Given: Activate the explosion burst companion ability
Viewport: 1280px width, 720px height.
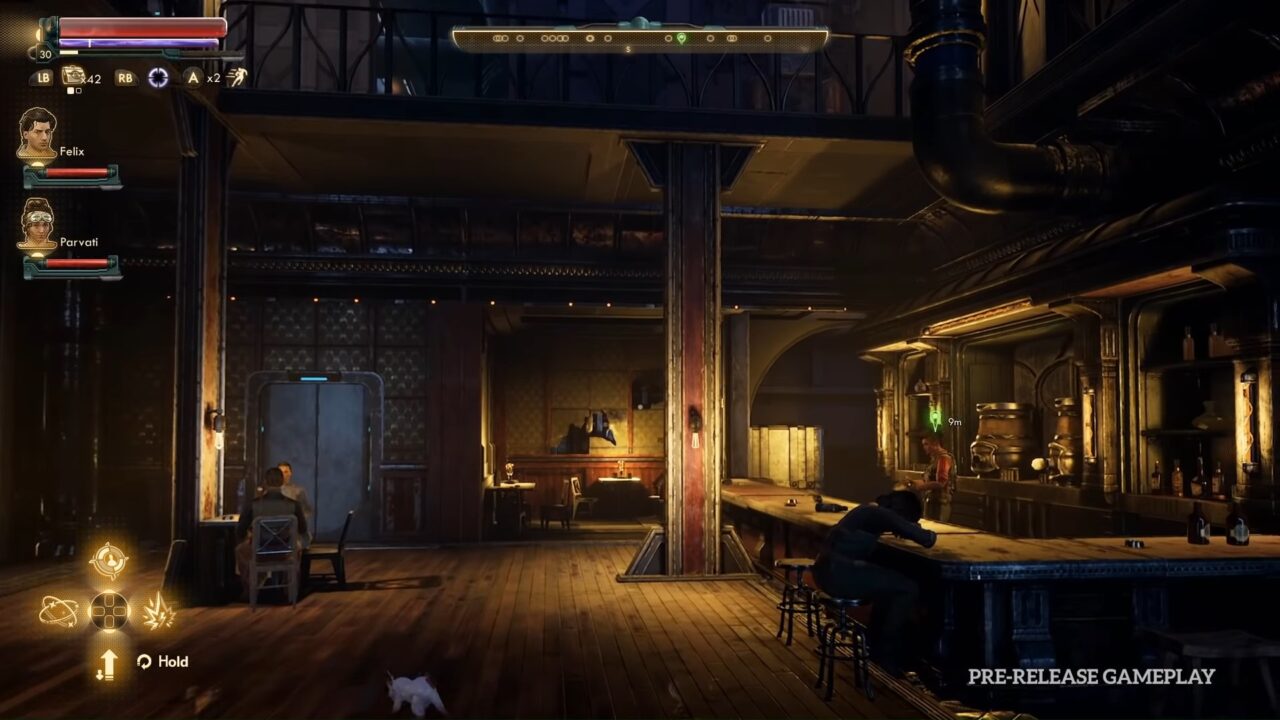Looking at the screenshot, I should click(158, 611).
